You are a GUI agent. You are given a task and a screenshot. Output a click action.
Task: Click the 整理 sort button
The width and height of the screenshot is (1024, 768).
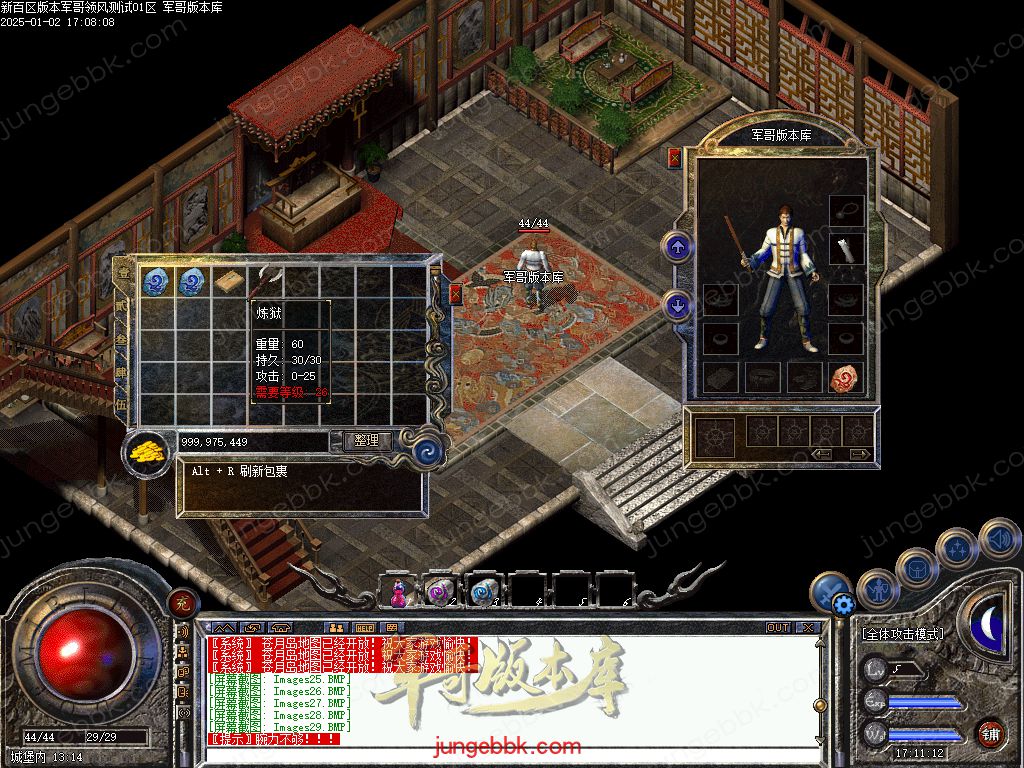(366, 440)
